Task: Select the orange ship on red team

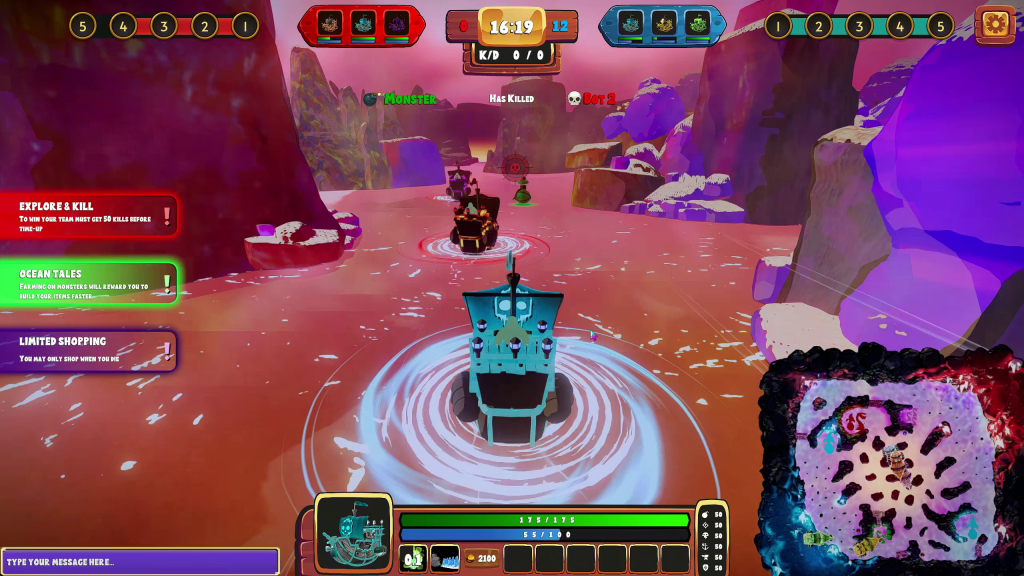Action: 331,24
